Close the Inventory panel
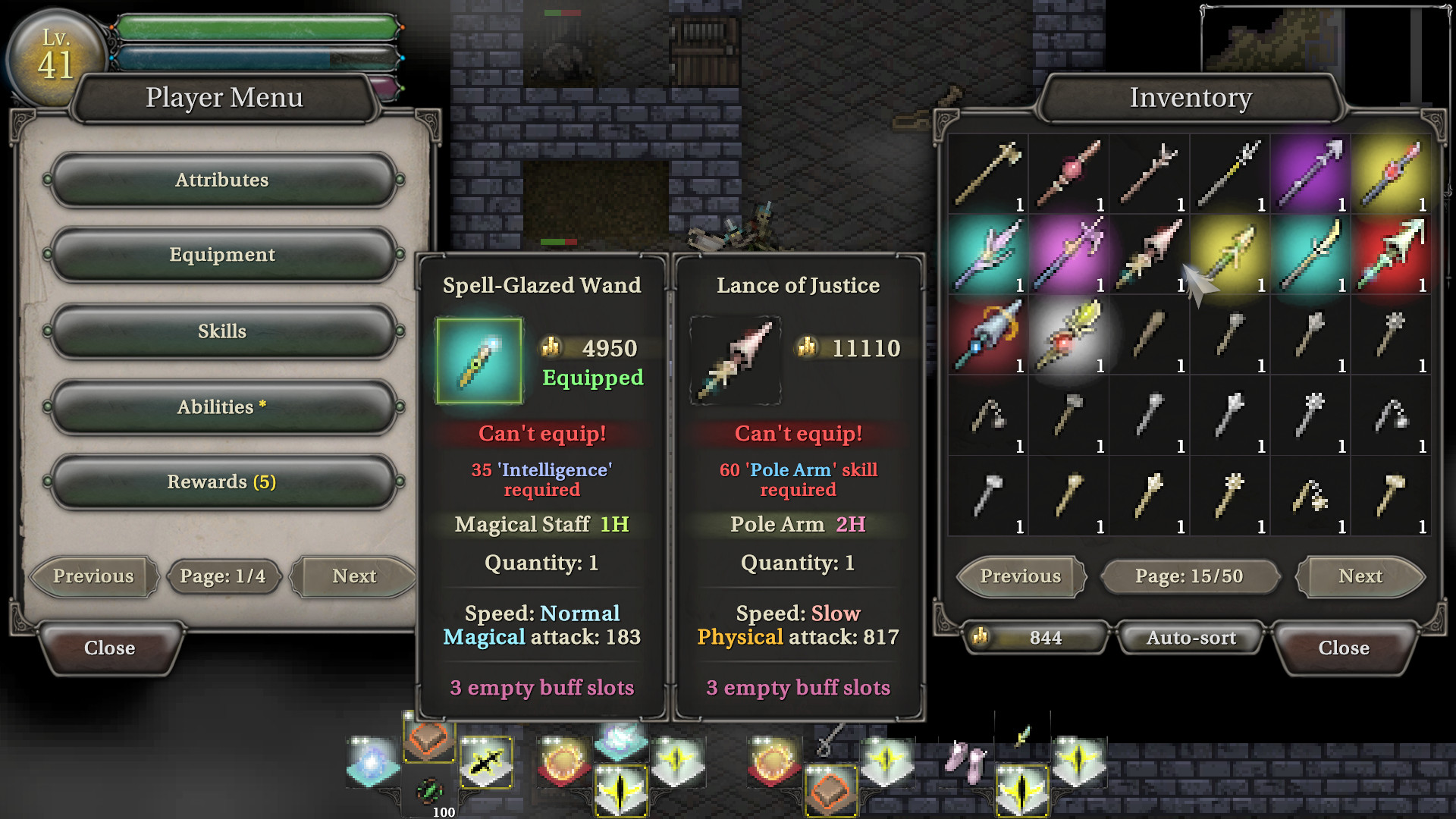 1344,648
